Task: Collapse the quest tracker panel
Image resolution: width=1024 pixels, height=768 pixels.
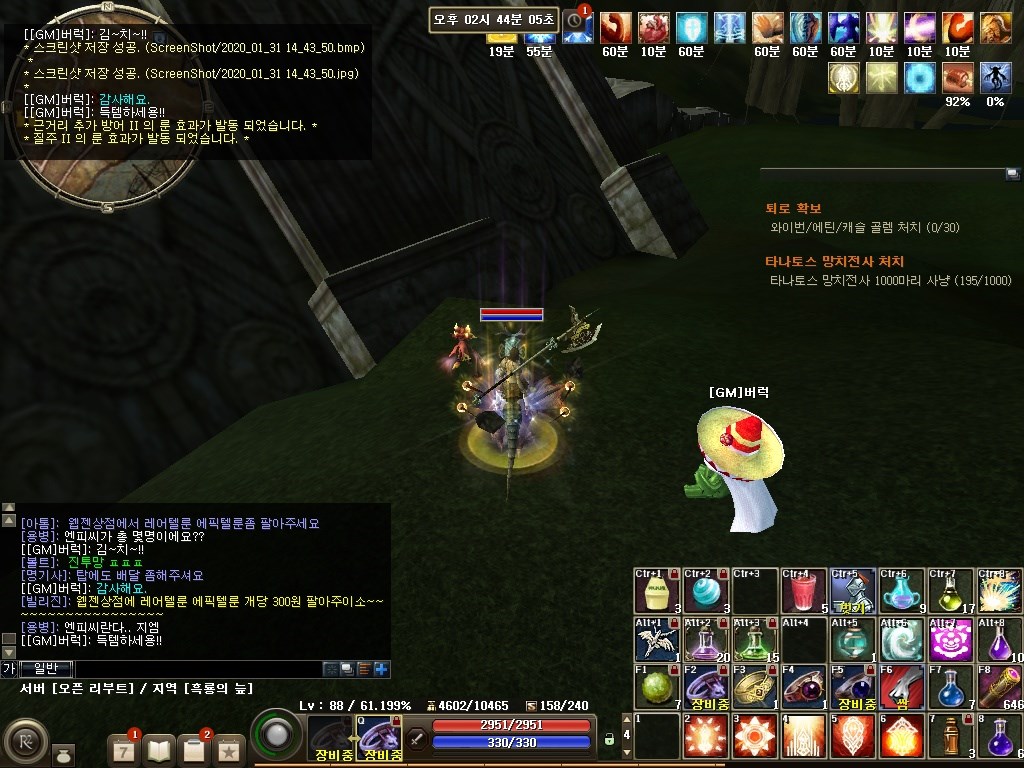Action: click(x=1012, y=174)
